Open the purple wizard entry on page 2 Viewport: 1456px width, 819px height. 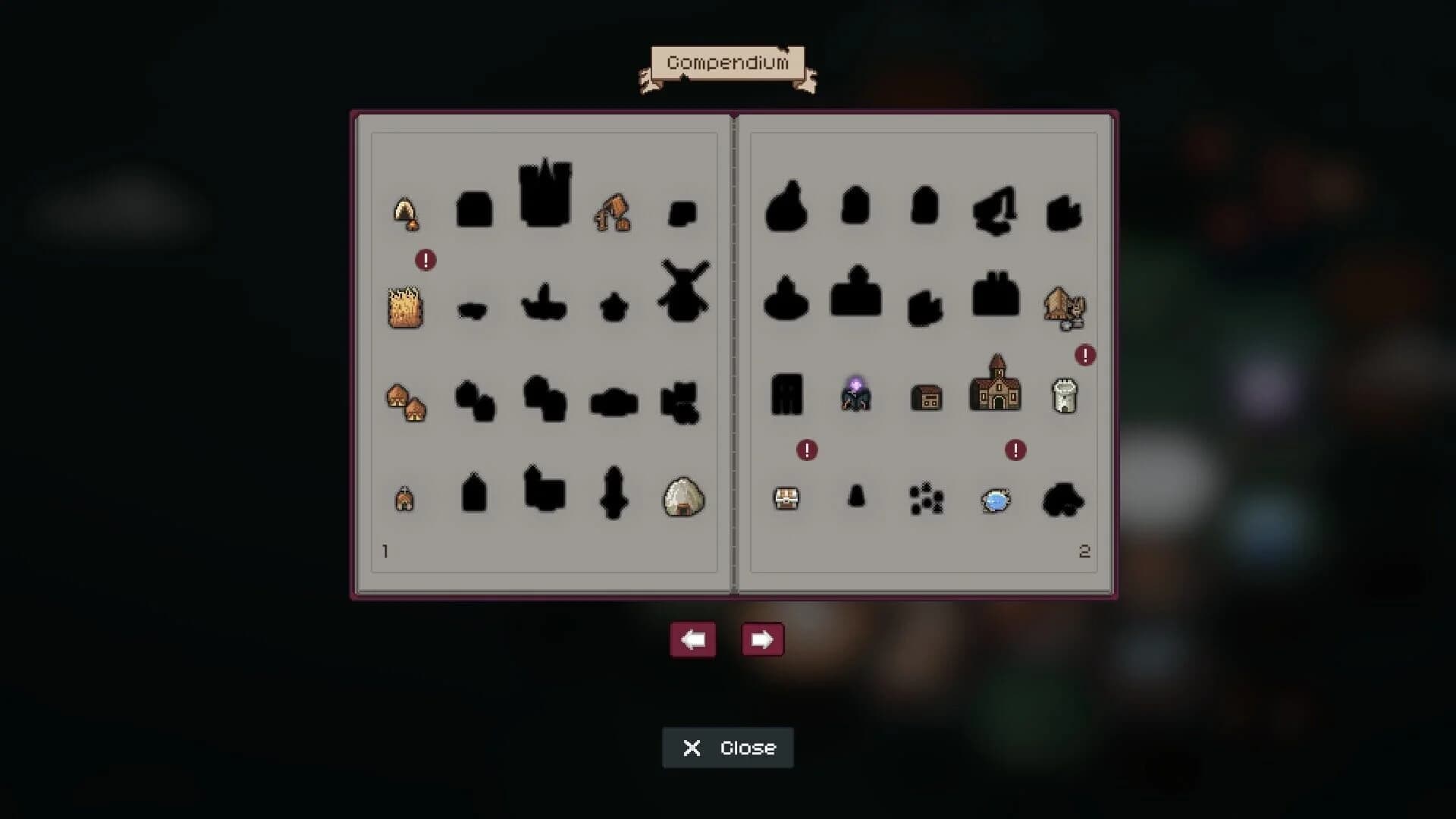tap(855, 396)
